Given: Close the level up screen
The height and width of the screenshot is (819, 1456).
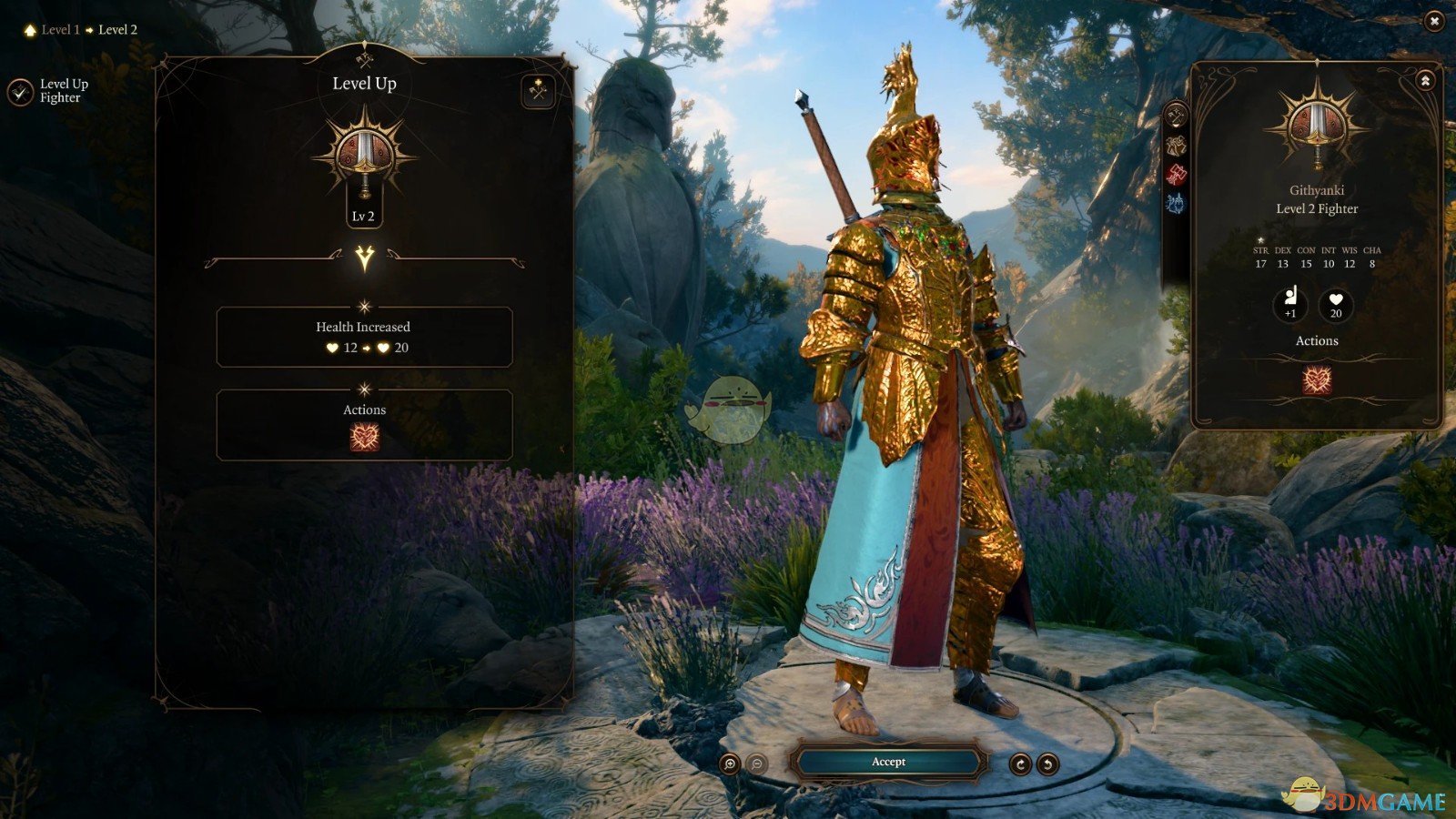Looking at the screenshot, I should click(x=1434, y=20).
